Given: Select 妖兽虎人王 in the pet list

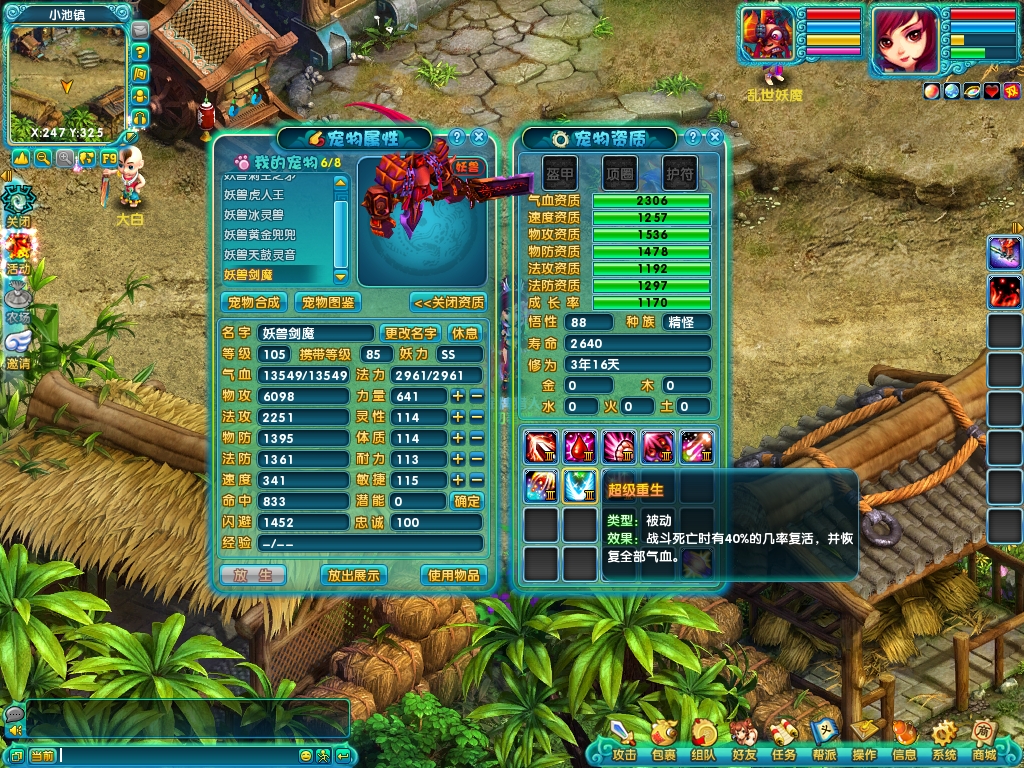Looking at the screenshot, I should (x=254, y=196).
